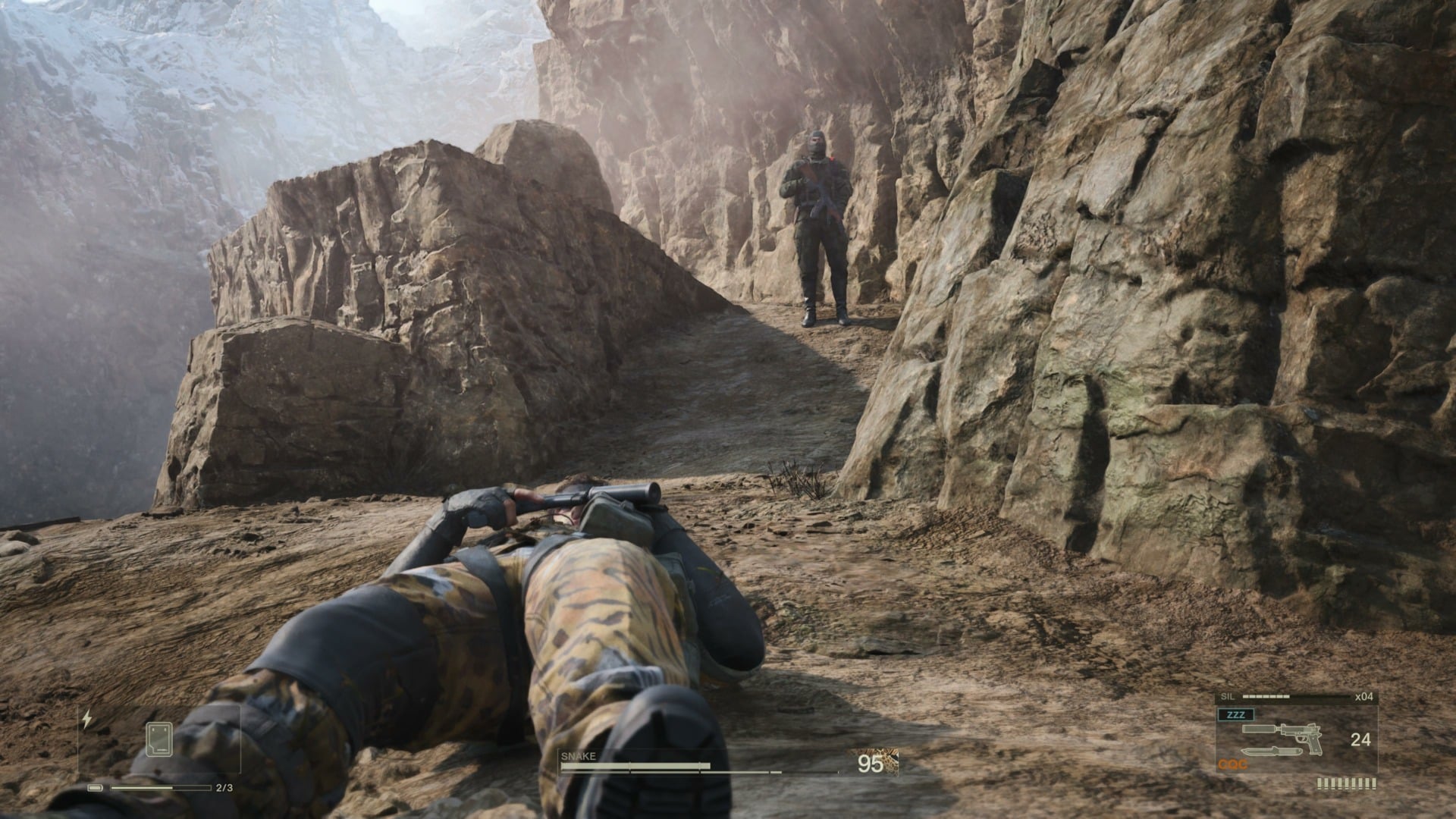
Task: Toggle the CQC mode indicator
Action: (x=1232, y=764)
